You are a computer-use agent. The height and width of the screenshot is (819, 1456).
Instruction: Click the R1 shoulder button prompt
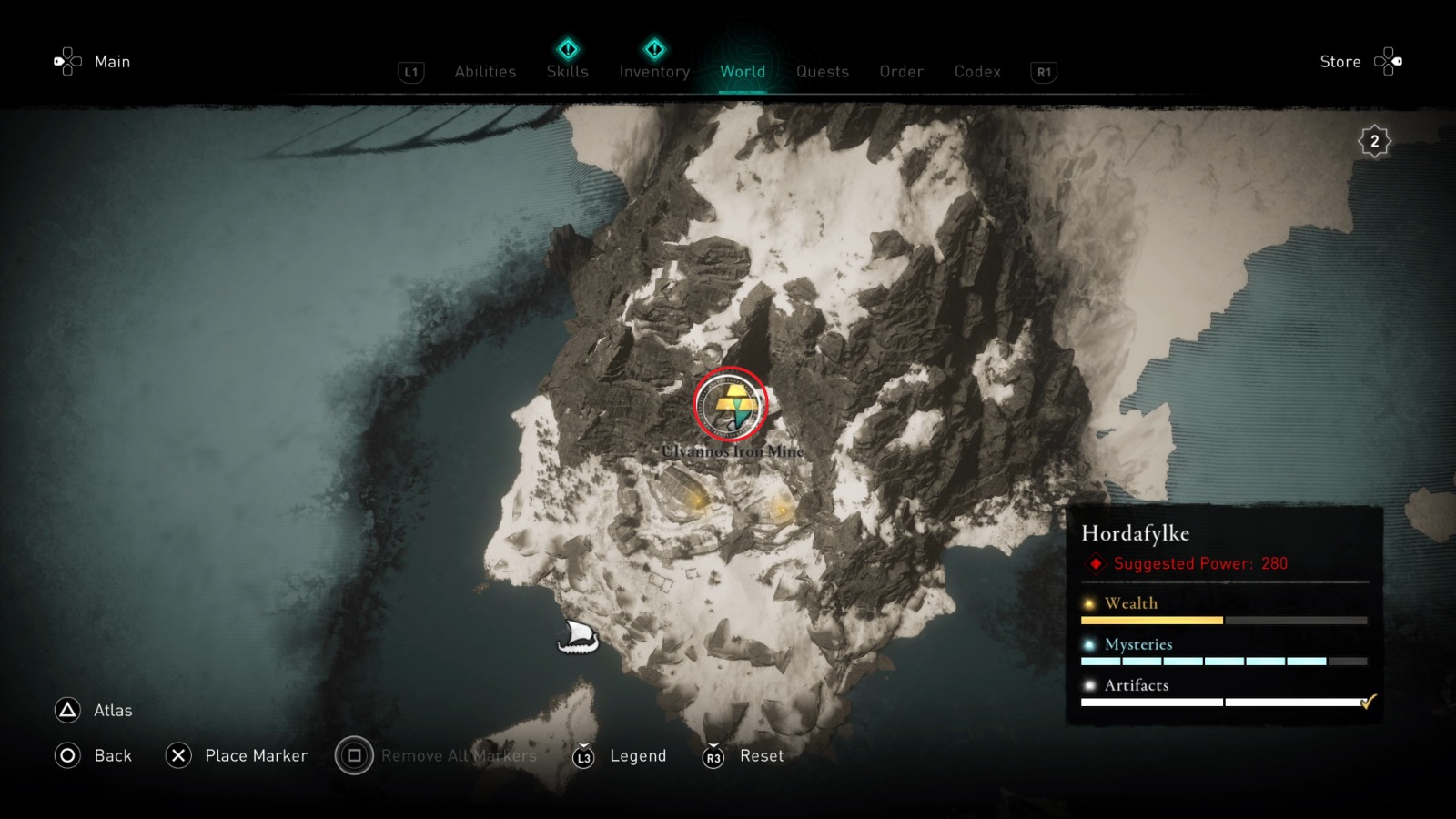tap(1043, 73)
